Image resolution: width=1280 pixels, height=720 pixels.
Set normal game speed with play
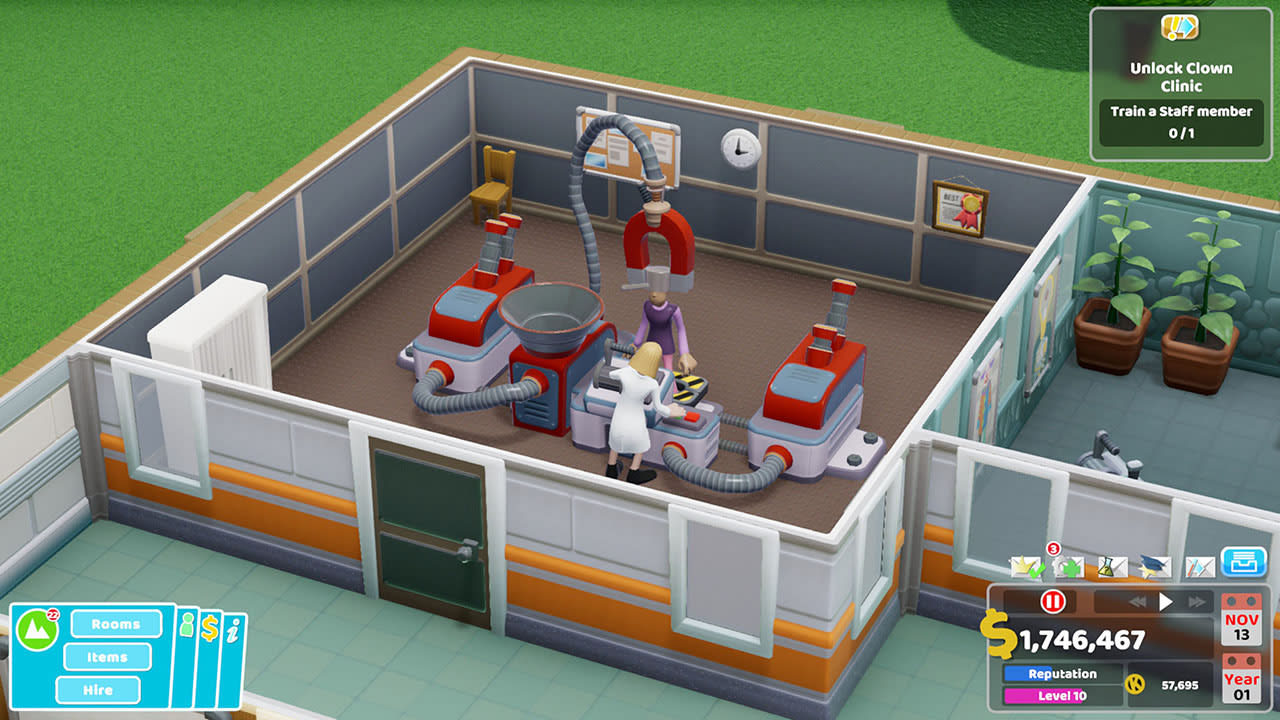pos(1166,600)
